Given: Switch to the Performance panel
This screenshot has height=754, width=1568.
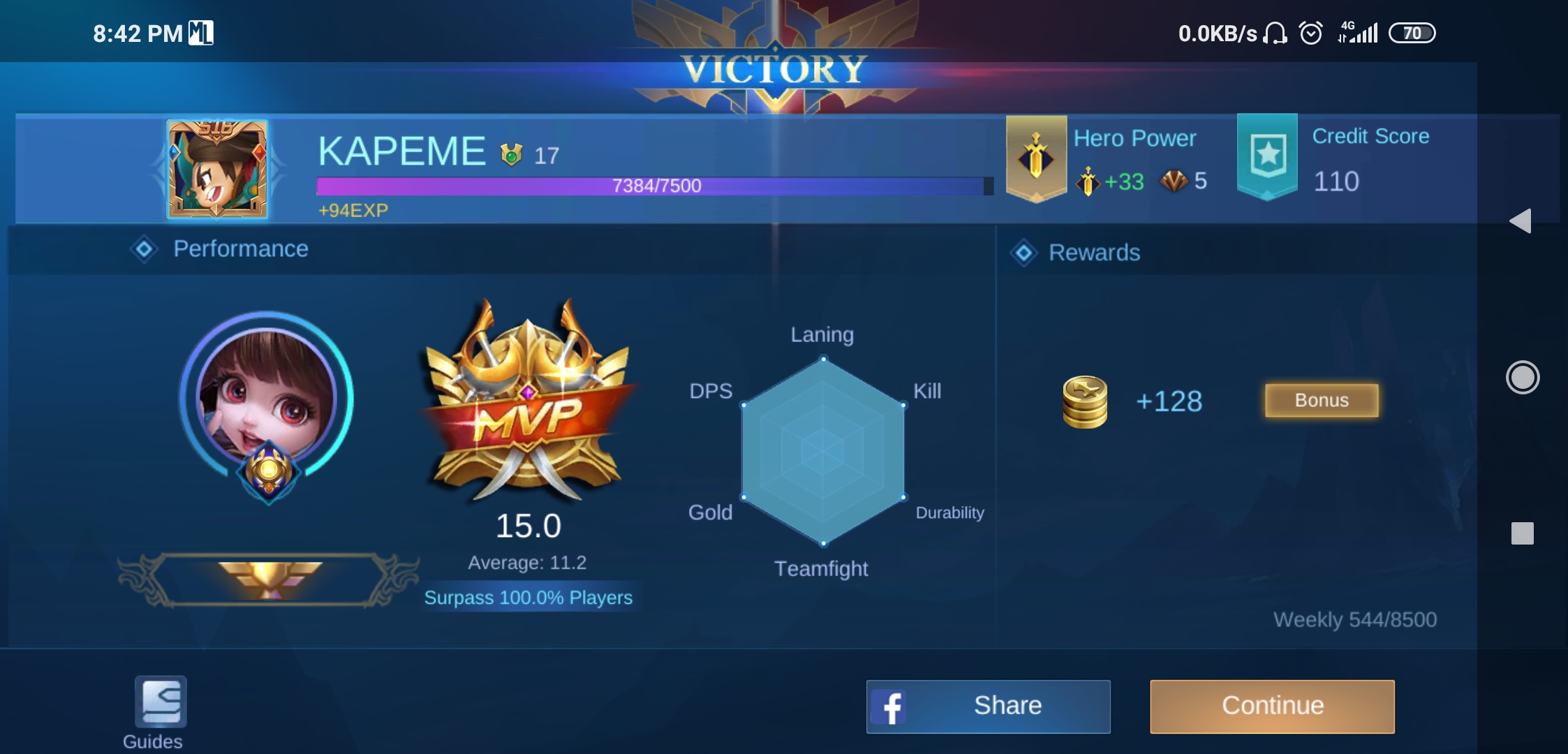Looking at the screenshot, I should (241, 249).
